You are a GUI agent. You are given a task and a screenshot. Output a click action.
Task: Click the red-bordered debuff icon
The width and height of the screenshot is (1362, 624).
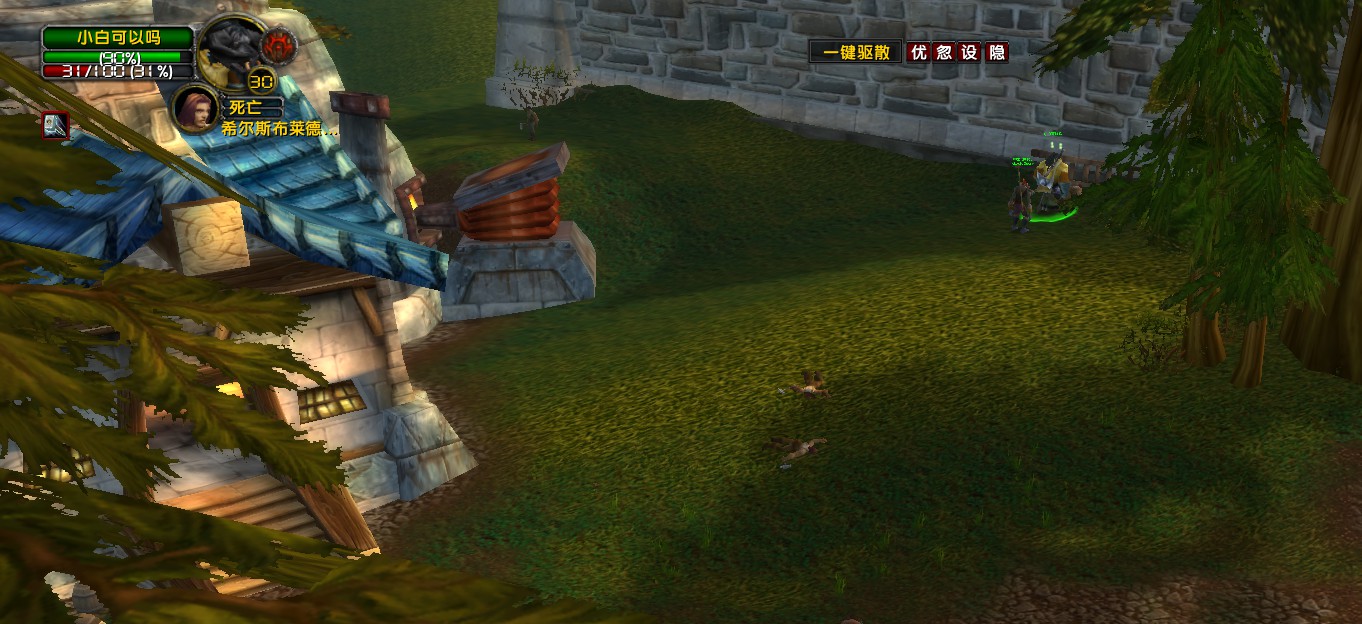pyautogui.click(x=54, y=125)
